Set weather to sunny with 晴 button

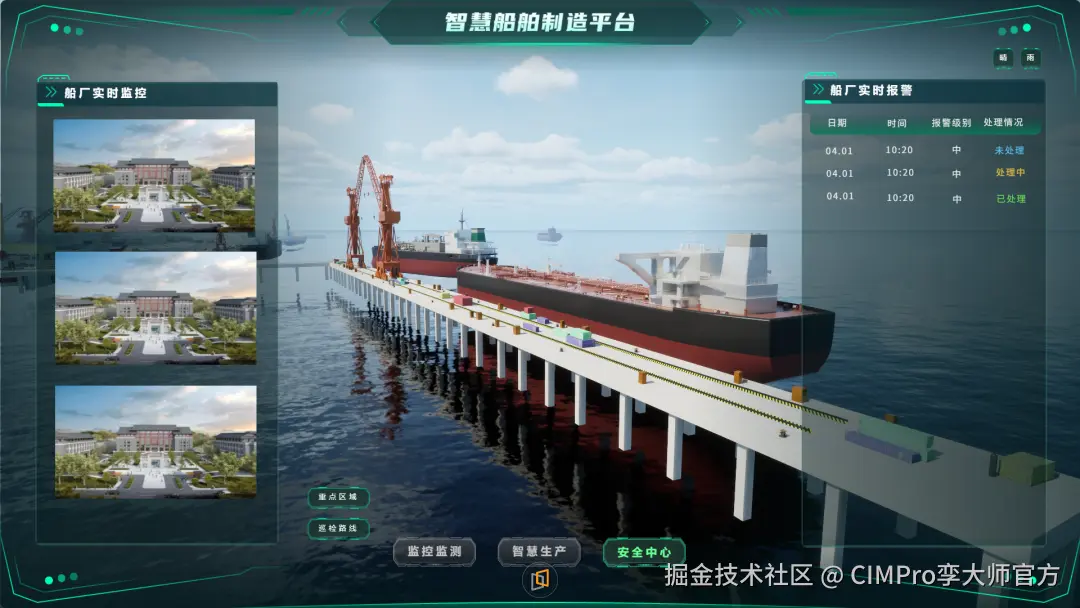coord(1003,58)
